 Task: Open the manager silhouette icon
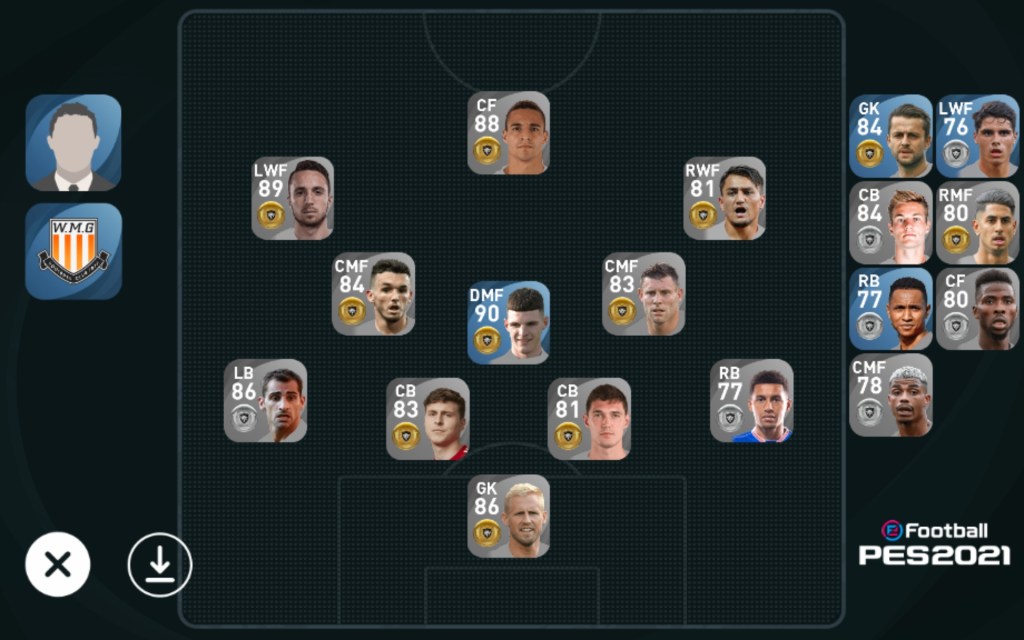73,142
